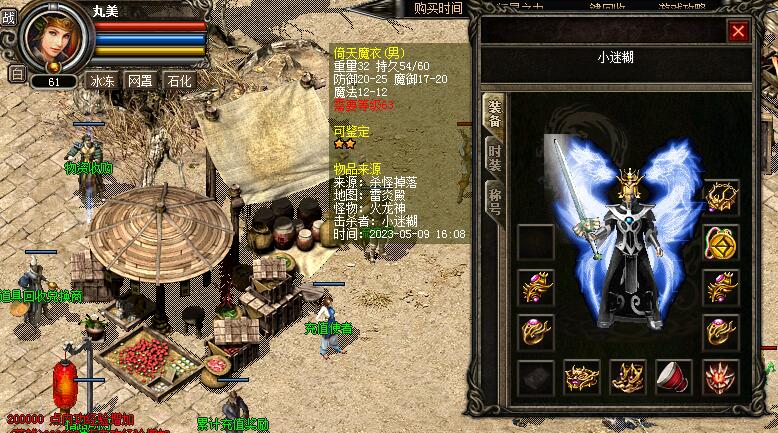Open the 购买时间 purchase time tab

click(x=438, y=8)
